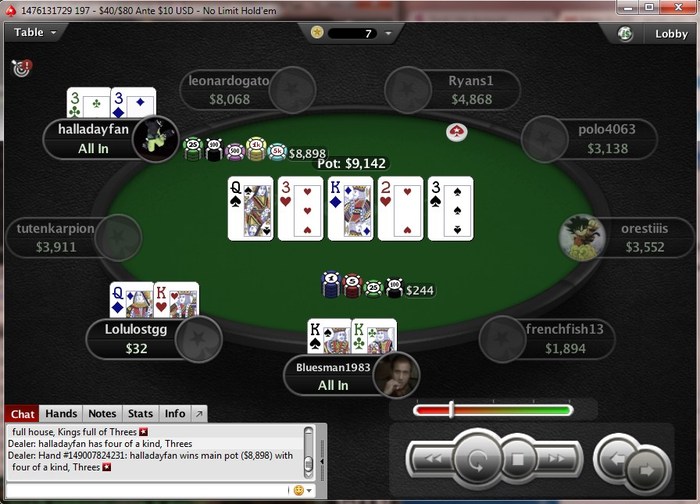Switch to the Chat tab
The width and height of the screenshot is (700, 504).
[22, 413]
